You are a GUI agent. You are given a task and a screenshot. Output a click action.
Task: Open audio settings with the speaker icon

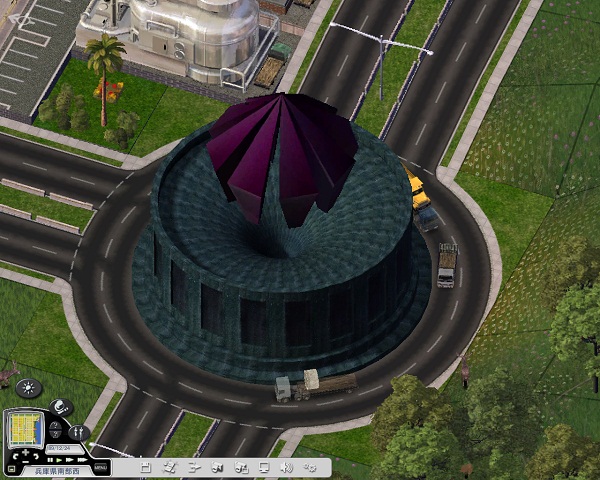click(287, 466)
